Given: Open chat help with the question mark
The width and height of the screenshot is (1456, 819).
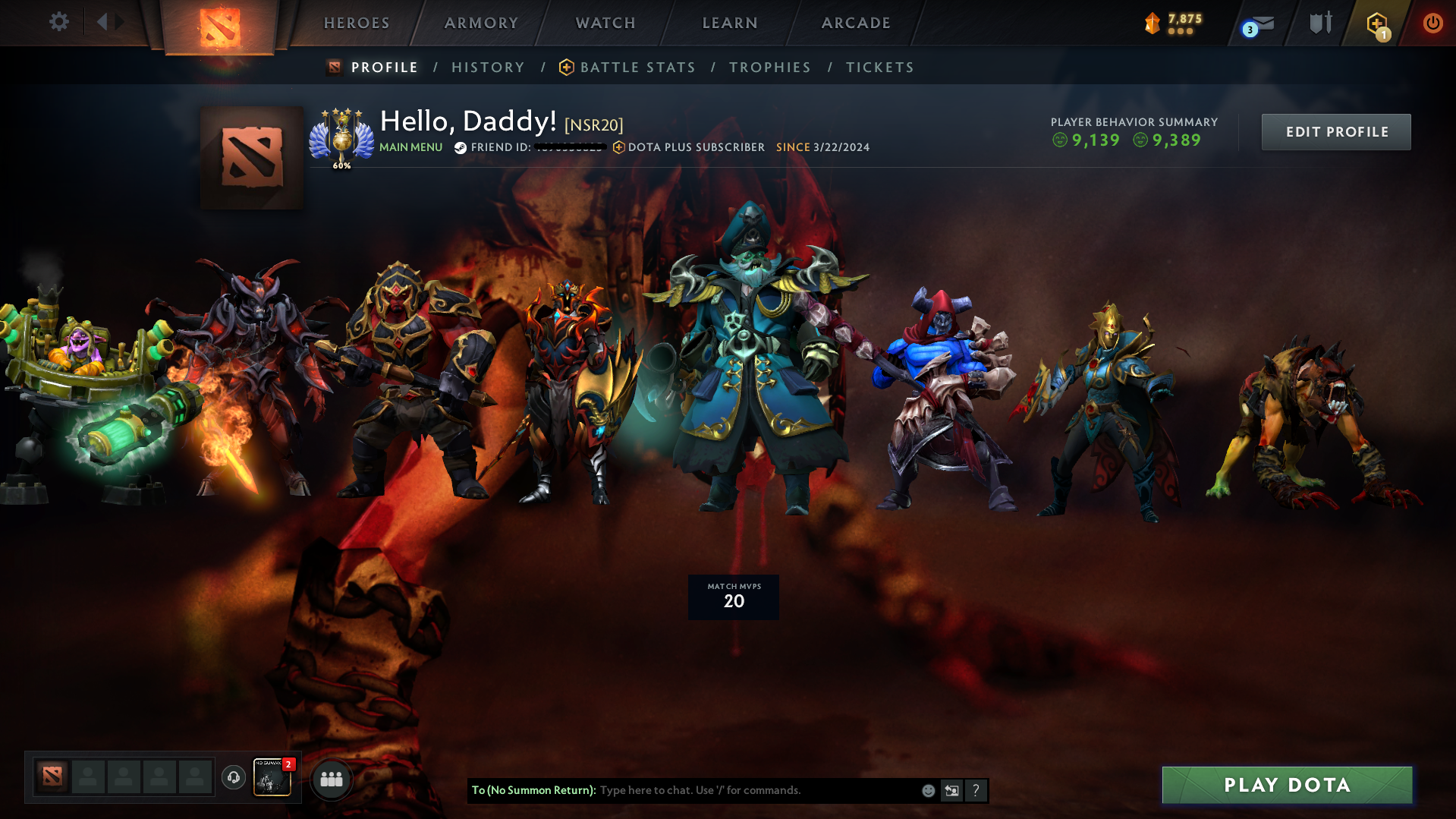Looking at the screenshot, I should (x=976, y=790).
